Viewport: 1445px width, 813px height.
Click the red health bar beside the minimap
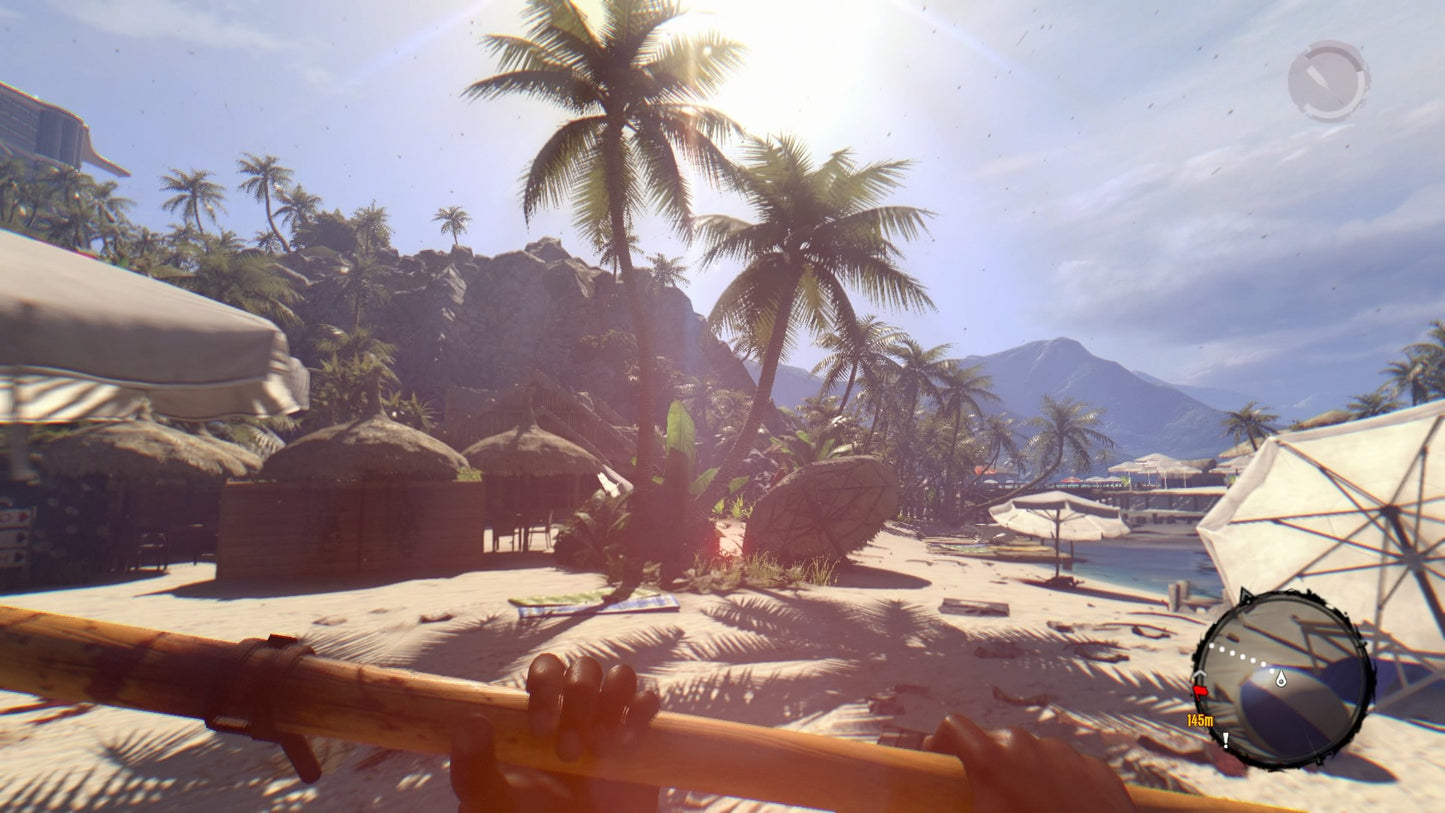coord(1201,691)
